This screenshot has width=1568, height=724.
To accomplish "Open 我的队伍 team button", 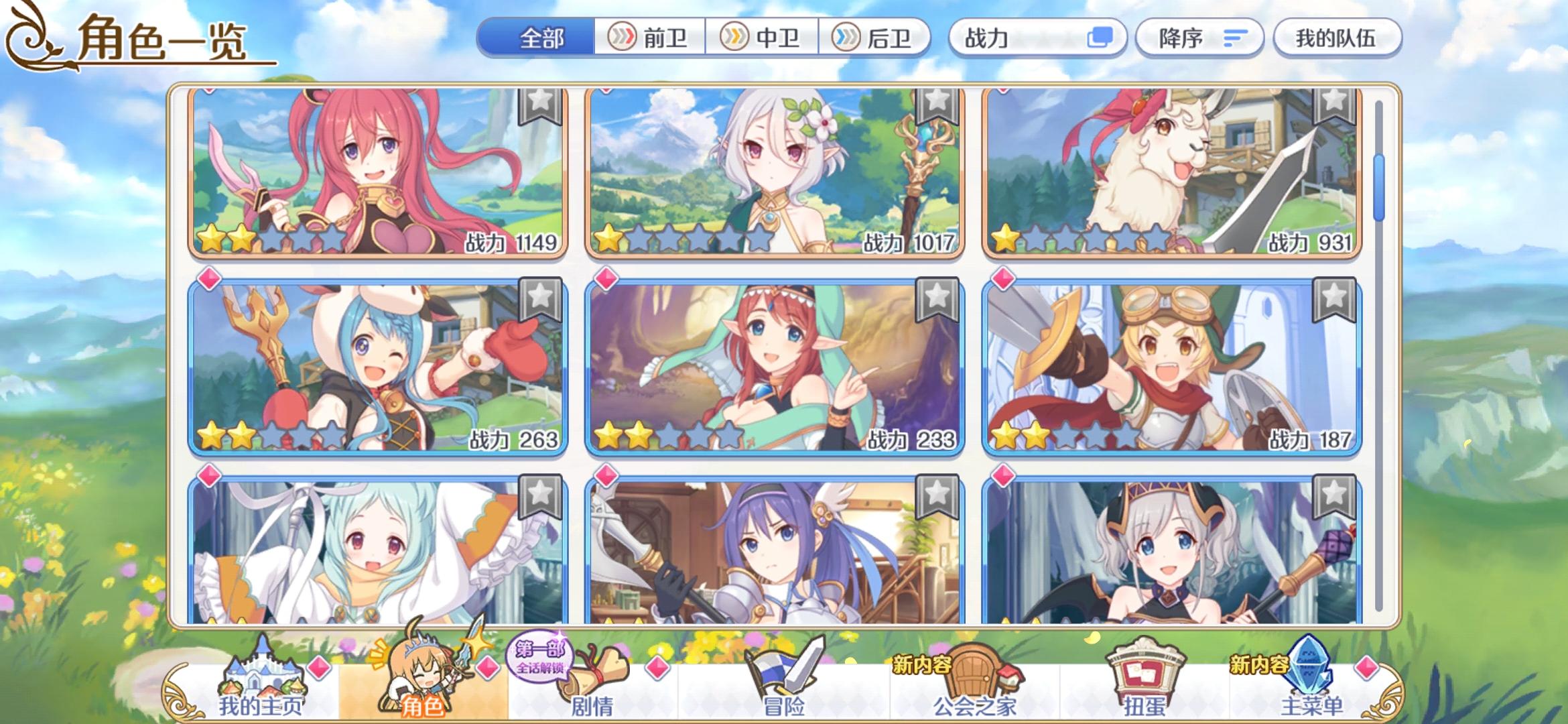I will (1337, 40).
